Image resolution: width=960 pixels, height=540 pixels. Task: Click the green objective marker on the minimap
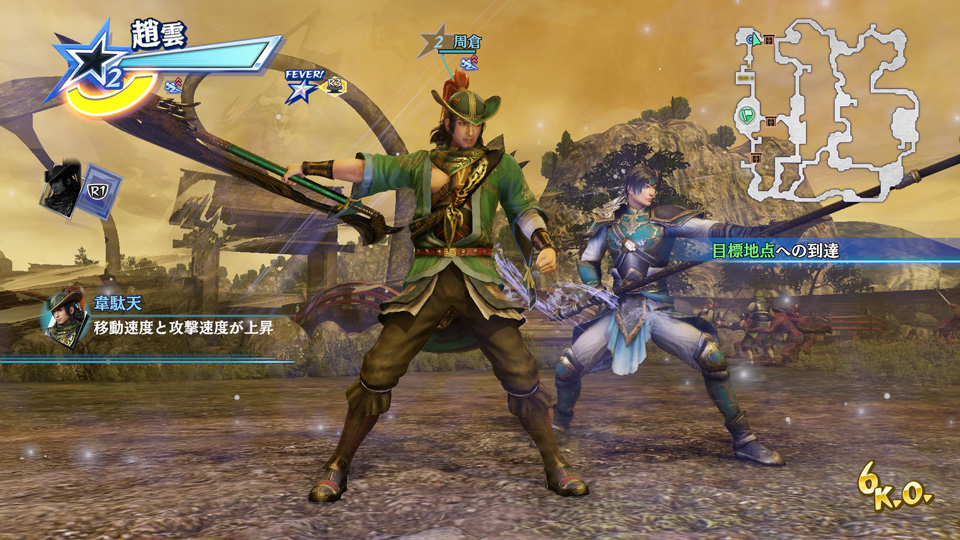pos(747,115)
